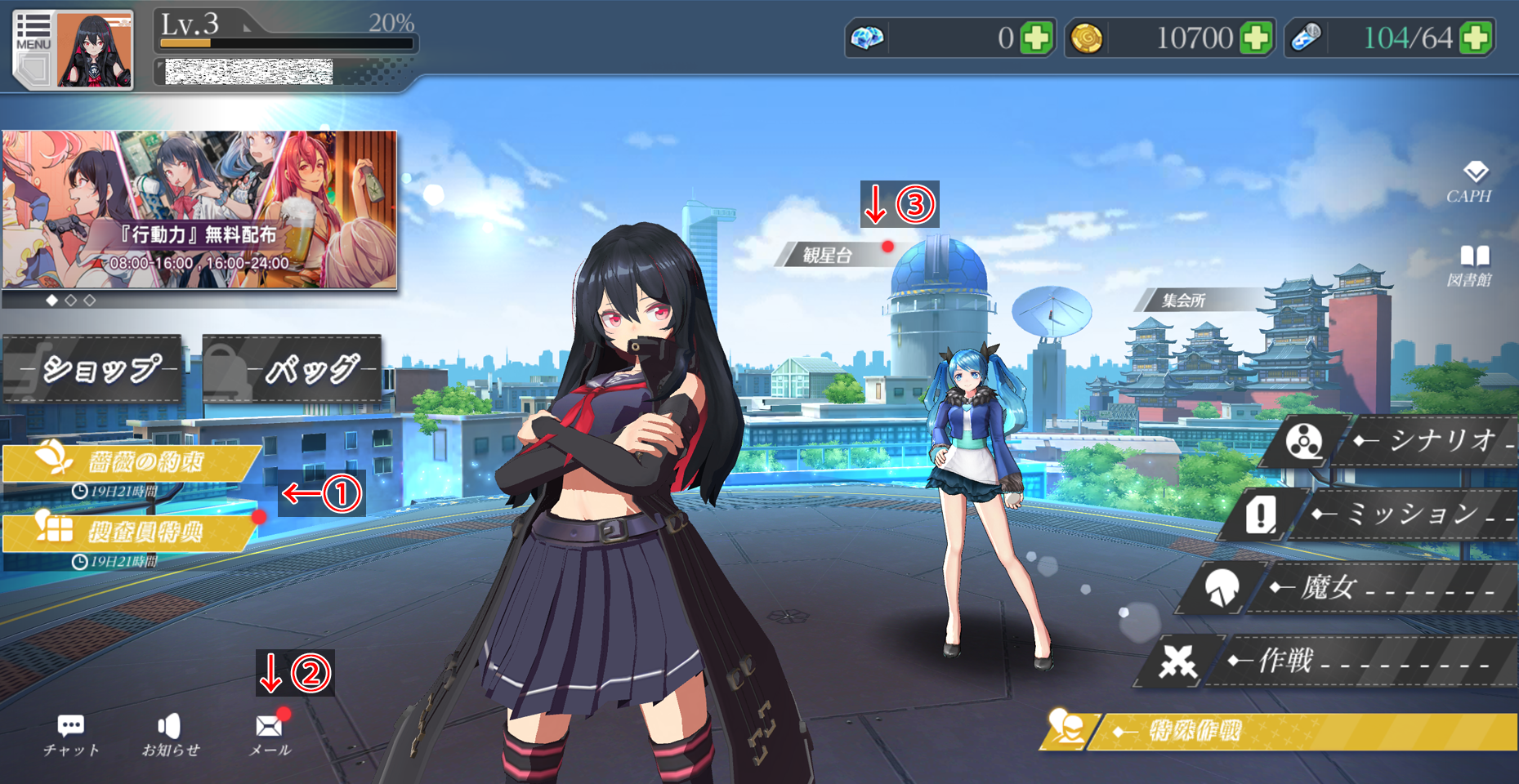The image size is (1519, 784).
Task: Add gold coins with plus button
Action: click(x=1256, y=38)
